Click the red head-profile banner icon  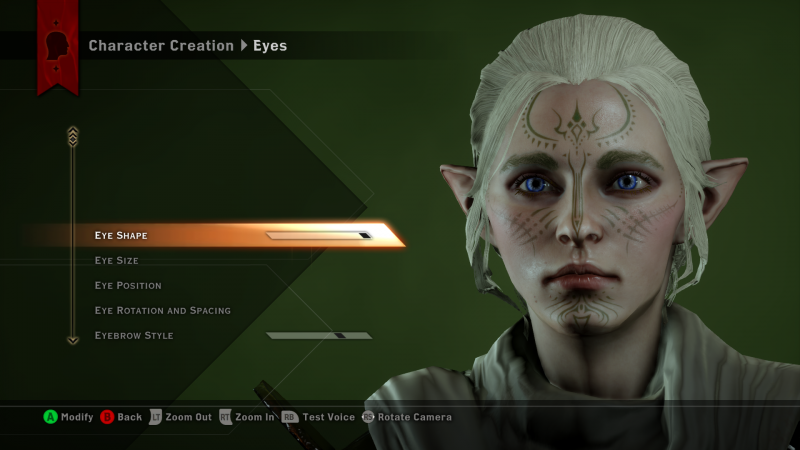click(x=58, y=47)
